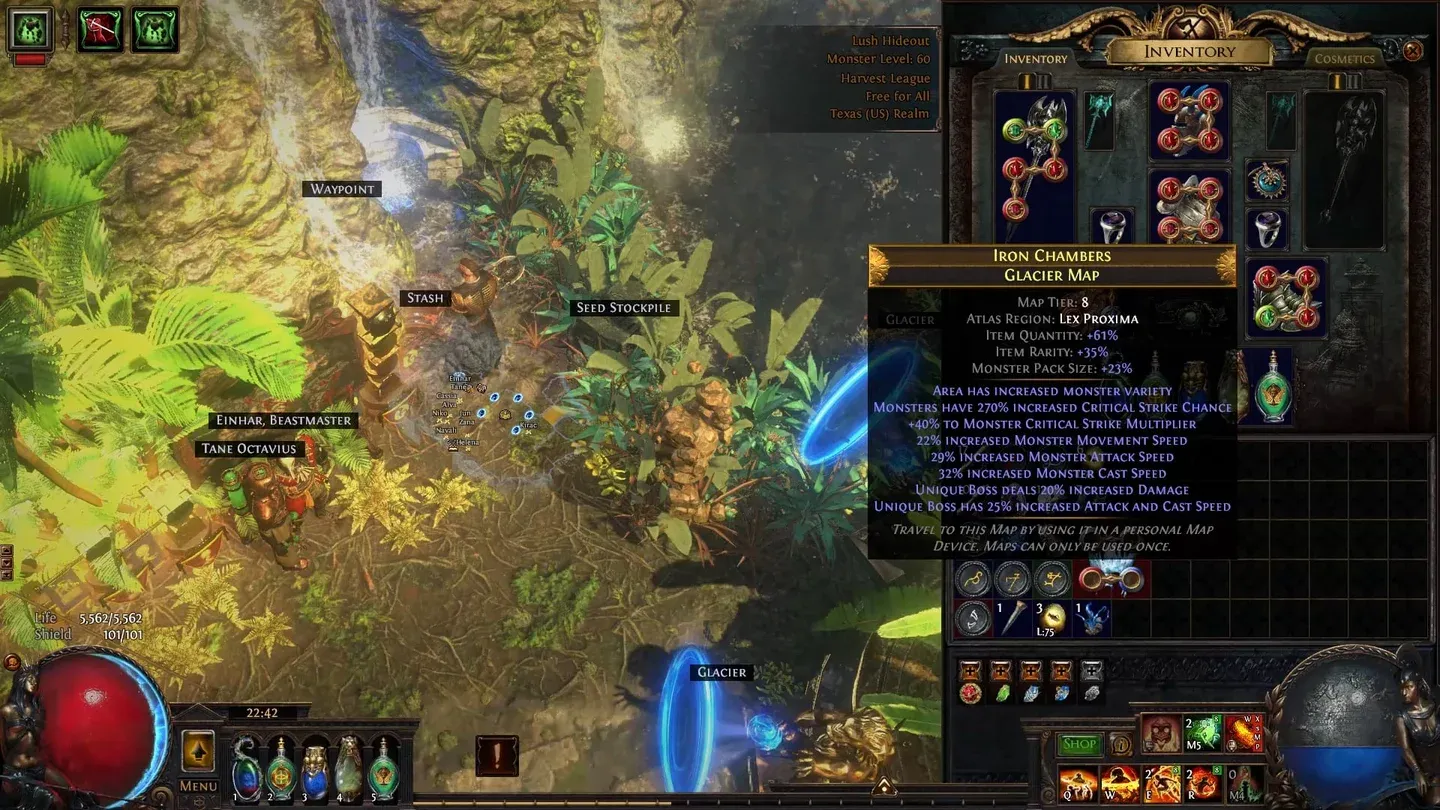Select the main-hand axe weapon slot
This screenshot has height=810, width=1440.
(x=1035, y=165)
